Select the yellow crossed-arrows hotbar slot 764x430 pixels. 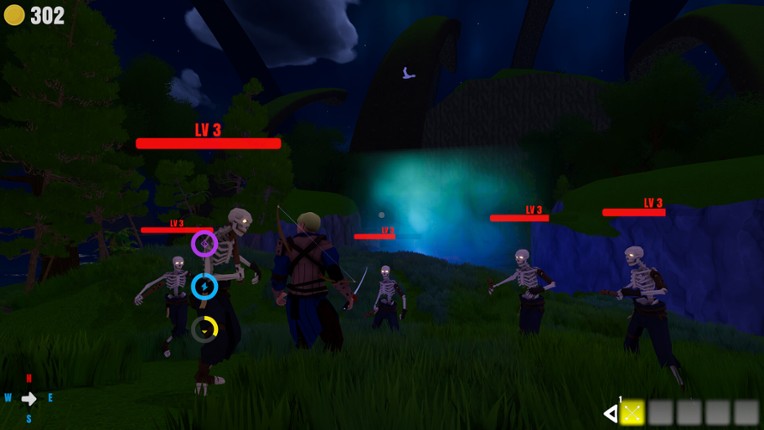[x=632, y=412]
